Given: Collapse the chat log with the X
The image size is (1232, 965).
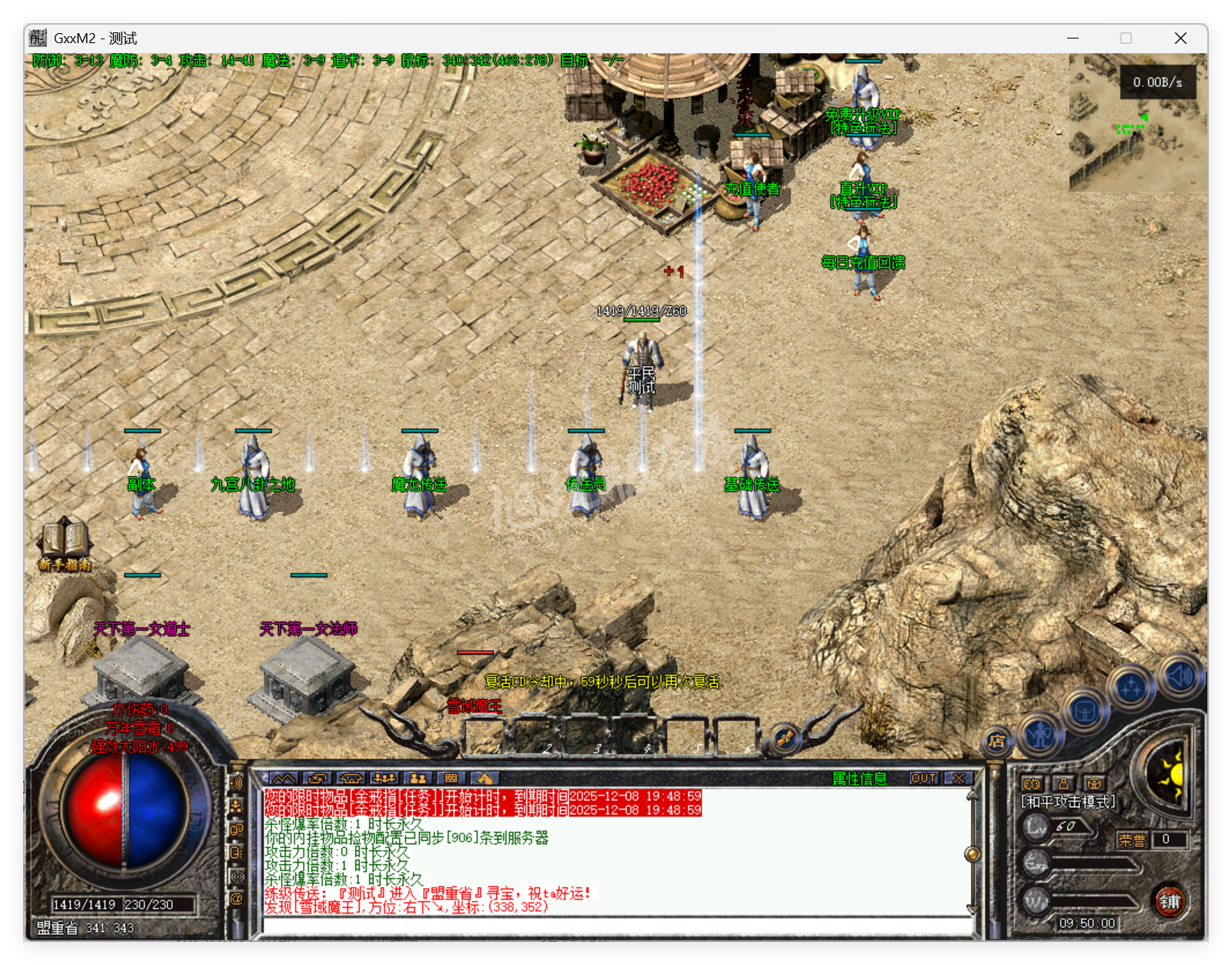Looking at the screenshot, I should 960,779.
